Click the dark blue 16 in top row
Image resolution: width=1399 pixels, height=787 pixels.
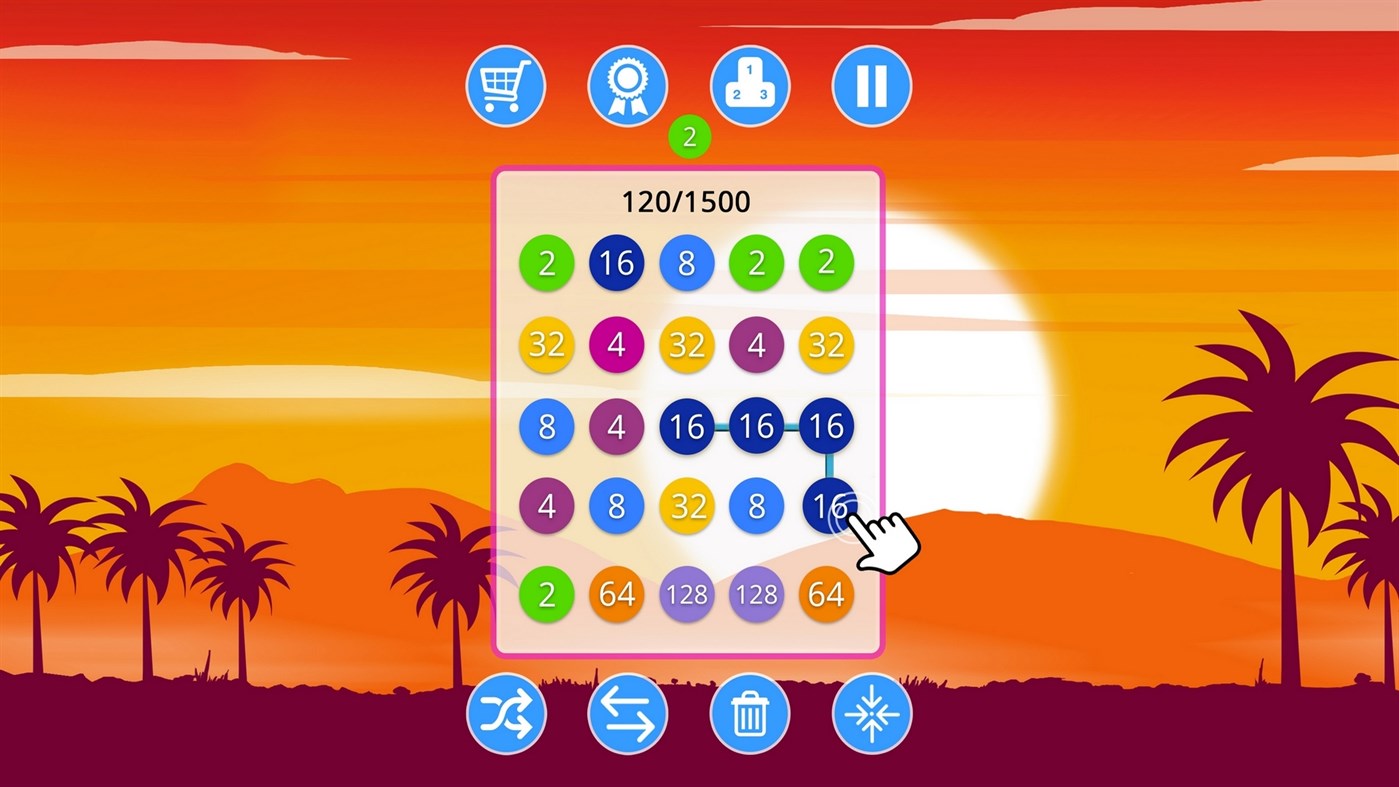click(617, 264)
